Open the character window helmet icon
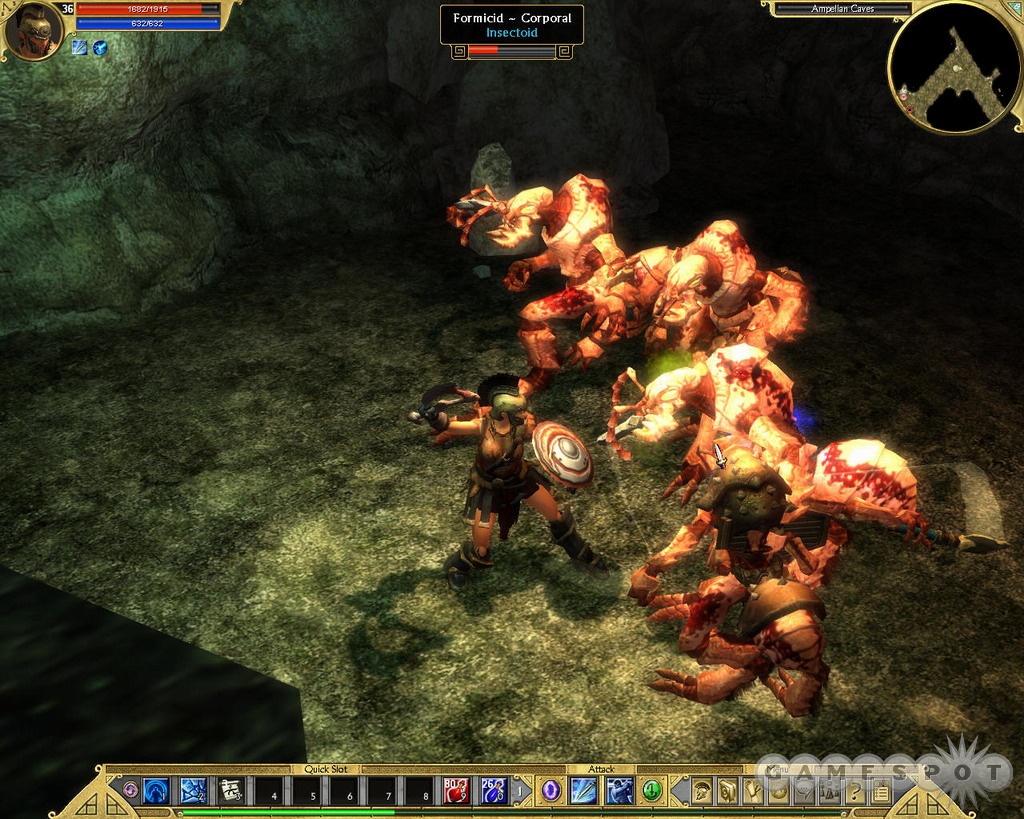The width and height of the screenshot is (1024, 819). (701, 791)
